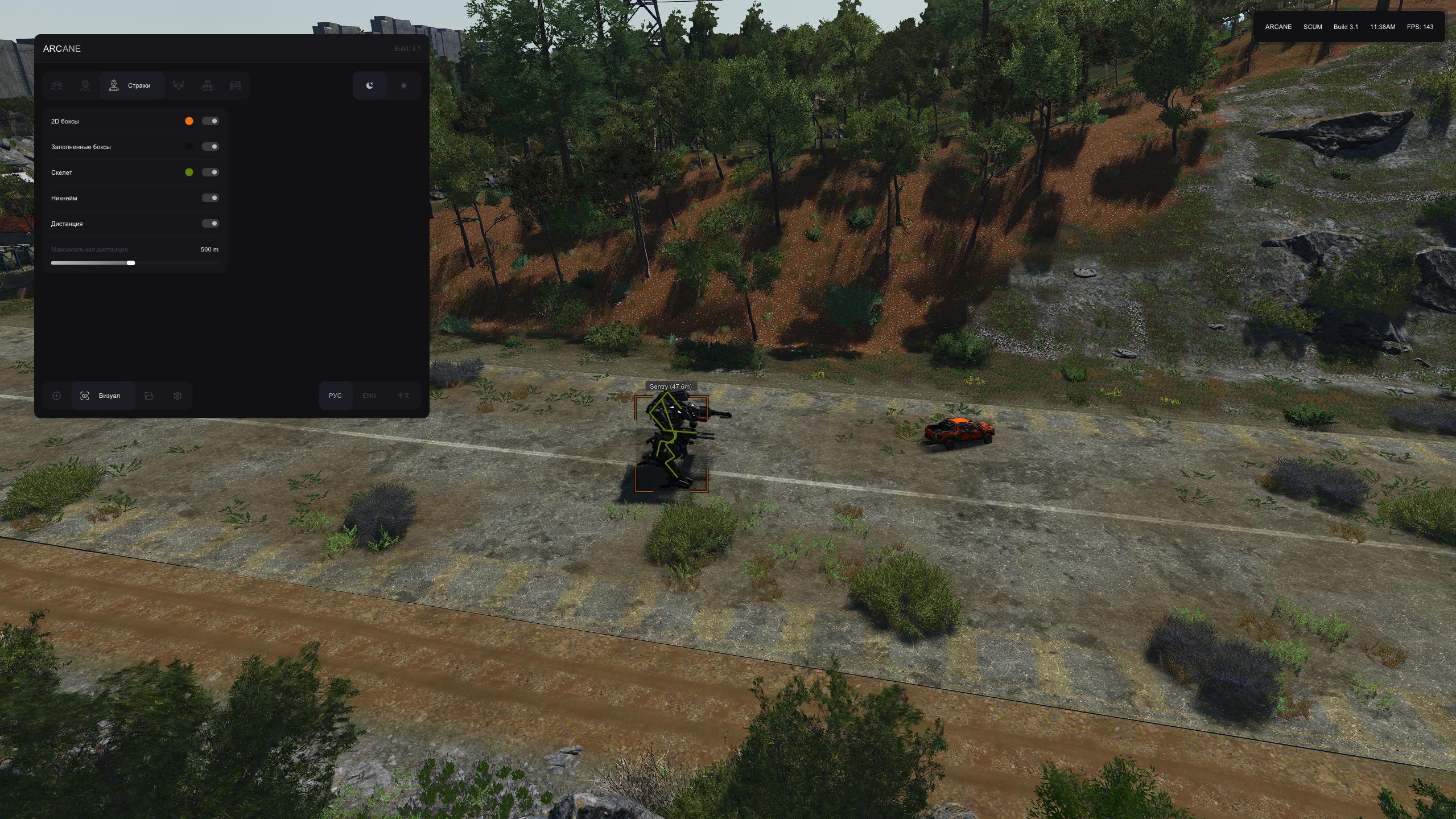The height and width of the screenshot is (819, 1456).
Task: Open the folder icon section
Action: (x=149, y=396)
